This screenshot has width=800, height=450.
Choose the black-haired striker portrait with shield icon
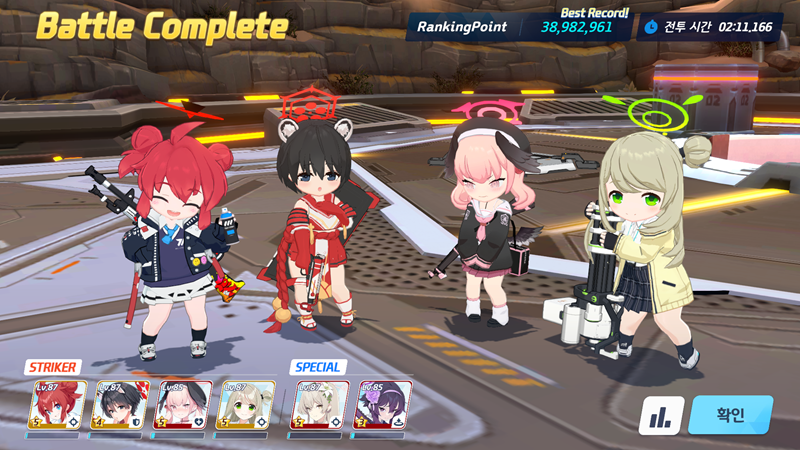pos(120,405)
